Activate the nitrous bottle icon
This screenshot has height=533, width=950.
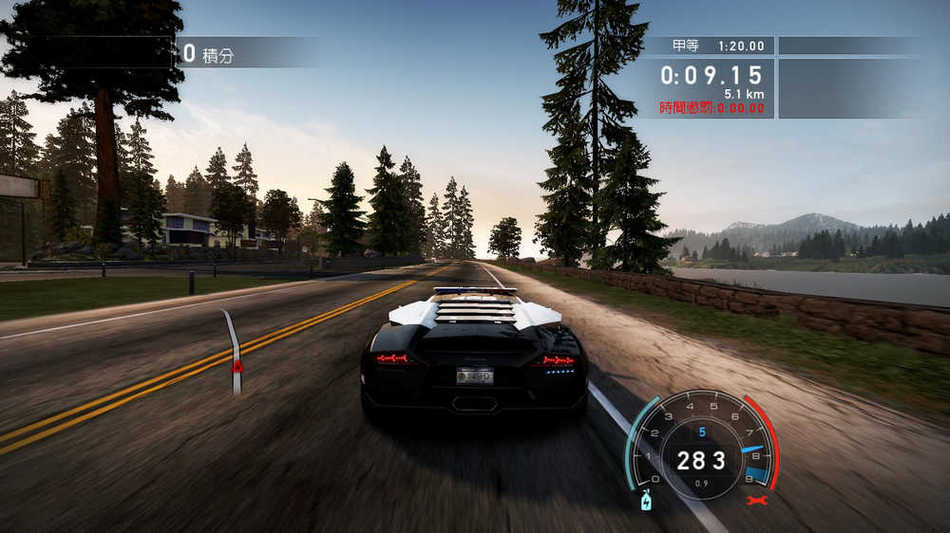pyautogui.click(x=646, y=500)
